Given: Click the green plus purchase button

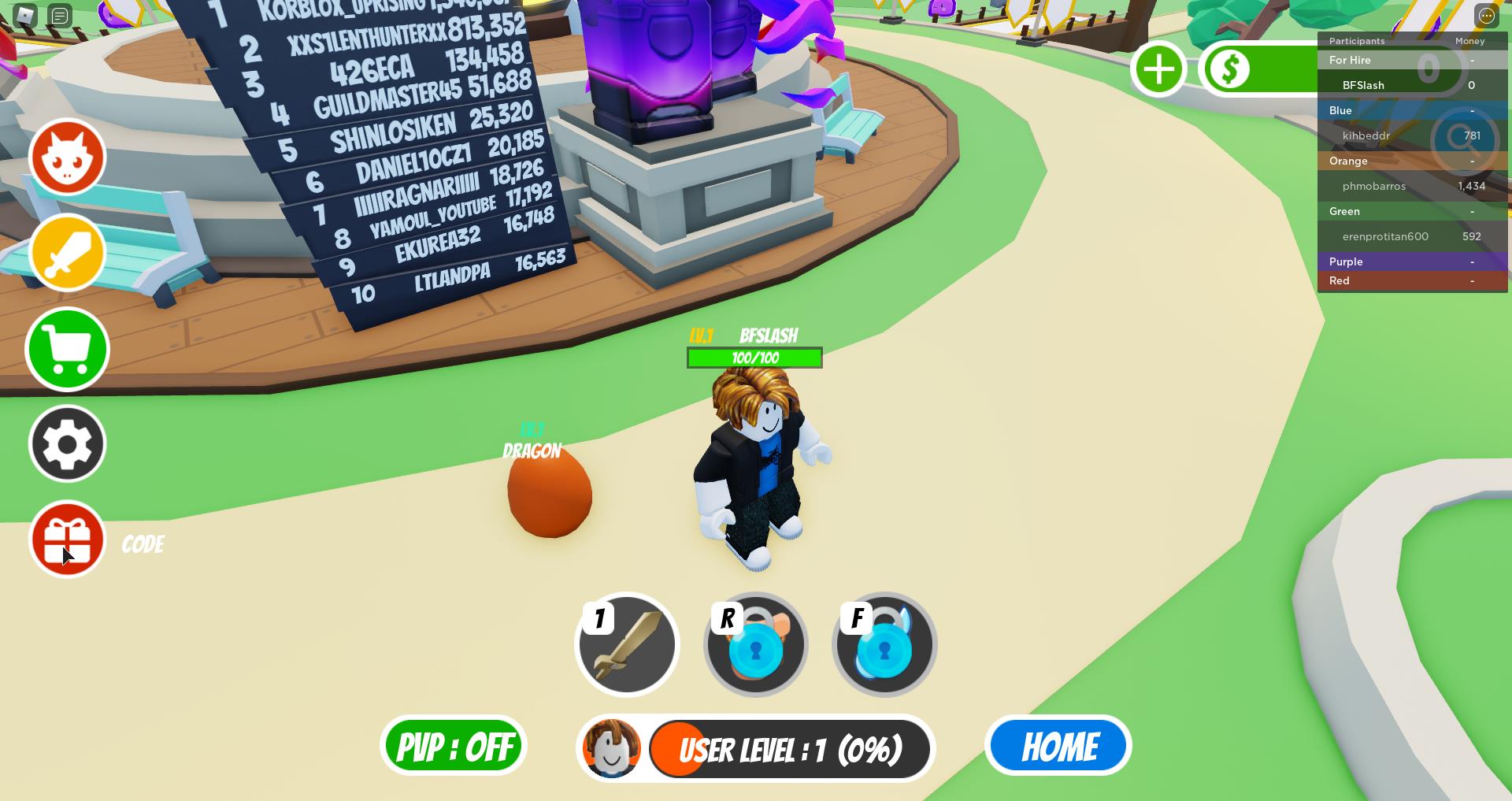Looking at the screenshot, I should tap(1158, 69).
